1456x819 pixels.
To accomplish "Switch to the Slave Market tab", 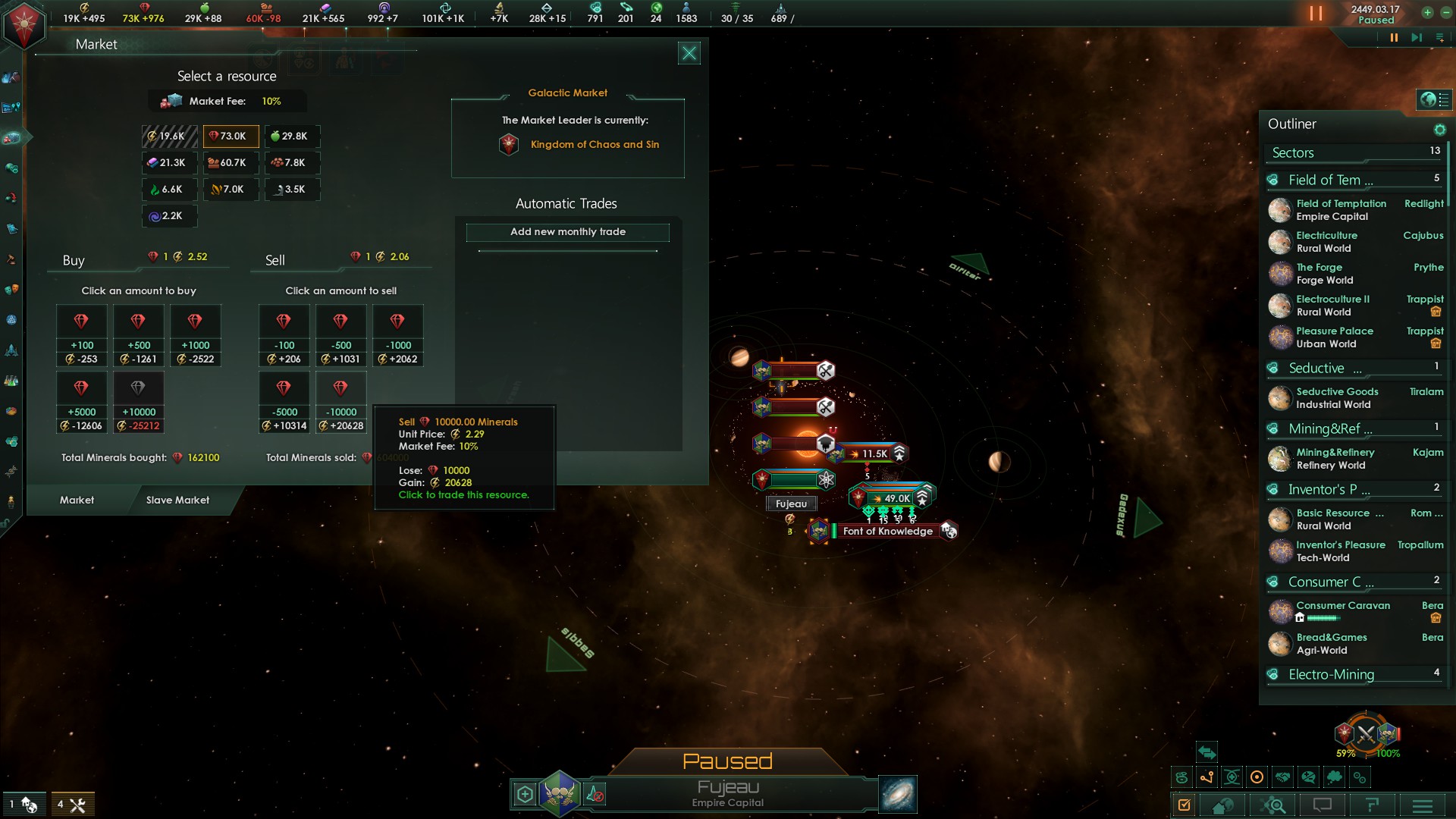I will [177, 500].
